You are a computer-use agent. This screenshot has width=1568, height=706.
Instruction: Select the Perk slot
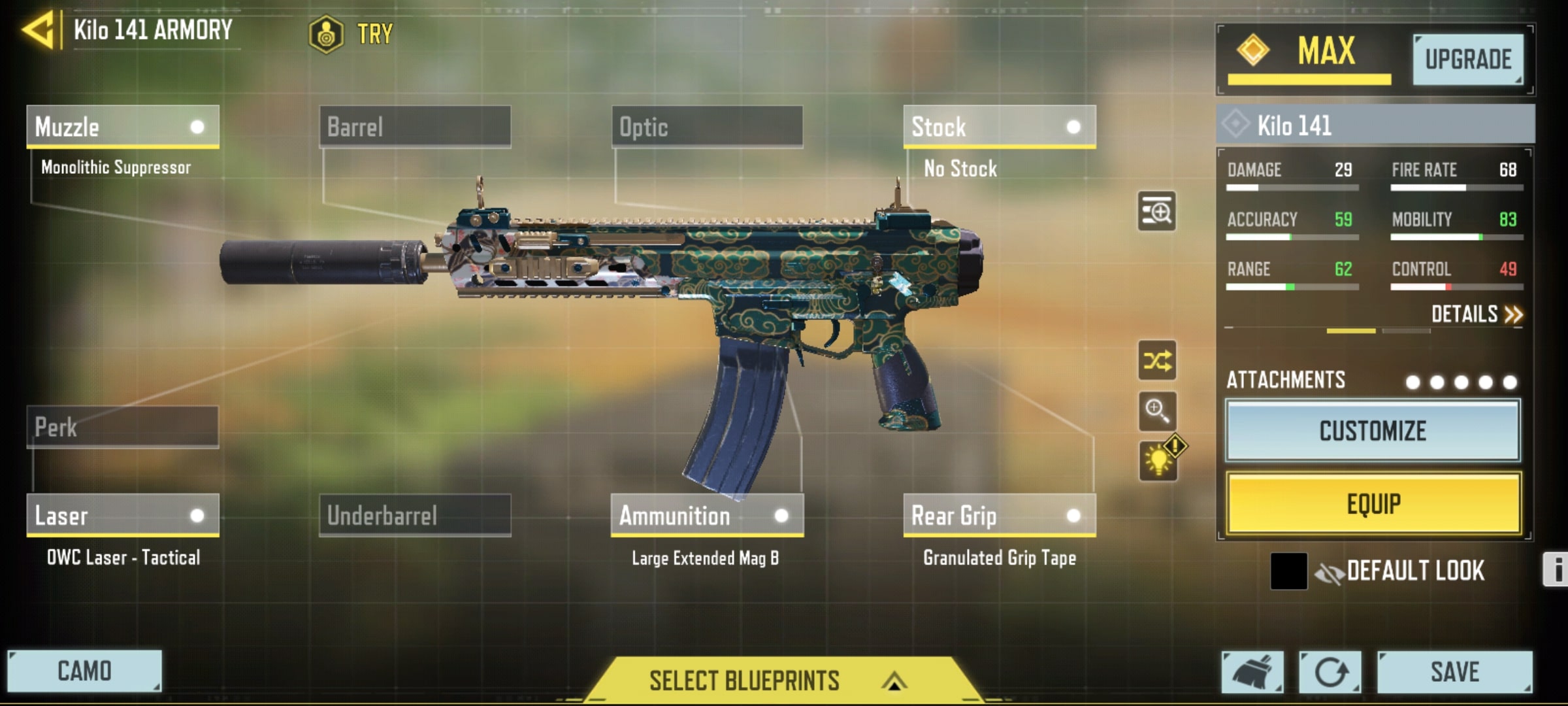tap(122, 428)
